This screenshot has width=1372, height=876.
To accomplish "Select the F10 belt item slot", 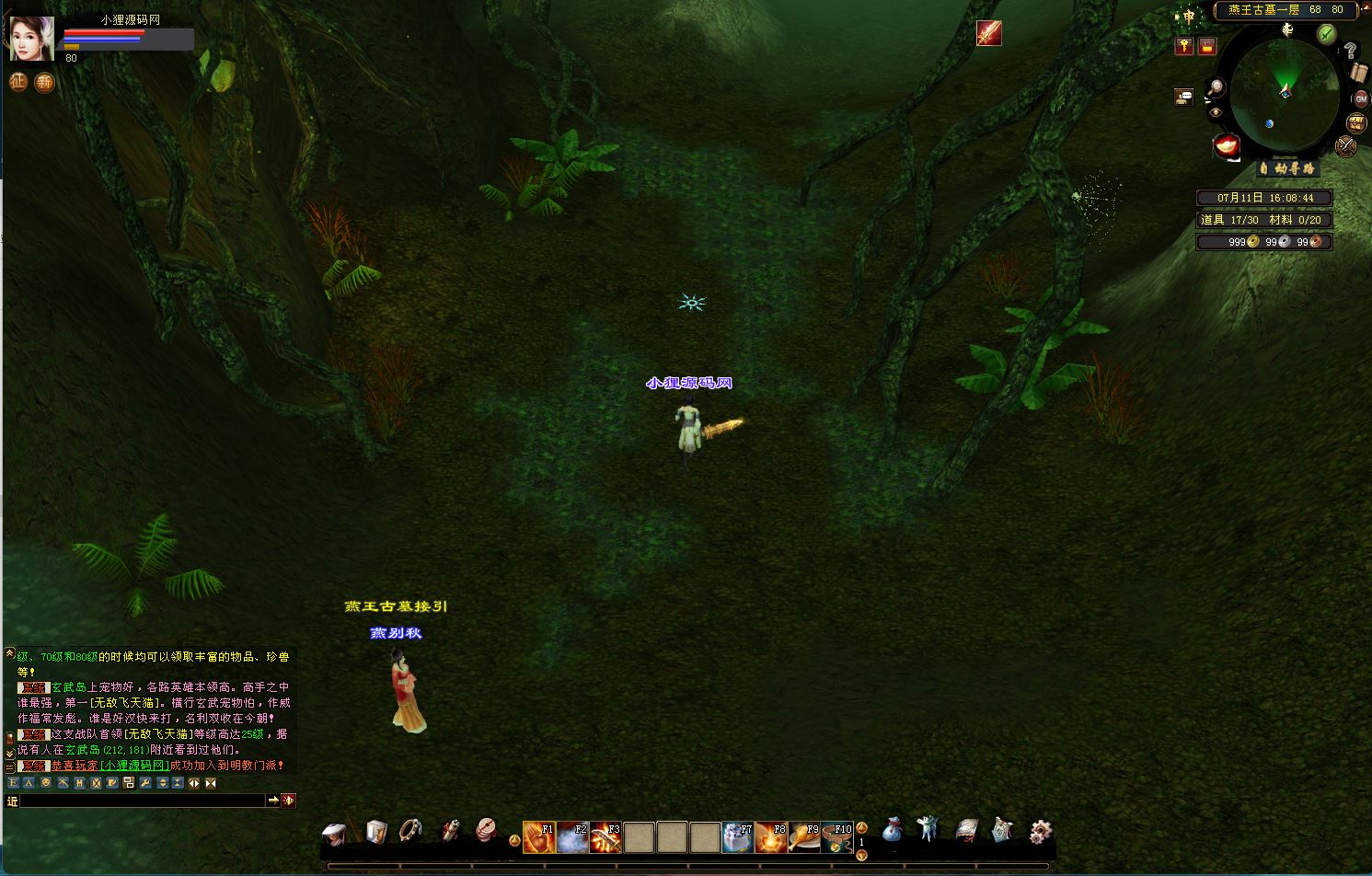I will [x=836, y=836].
